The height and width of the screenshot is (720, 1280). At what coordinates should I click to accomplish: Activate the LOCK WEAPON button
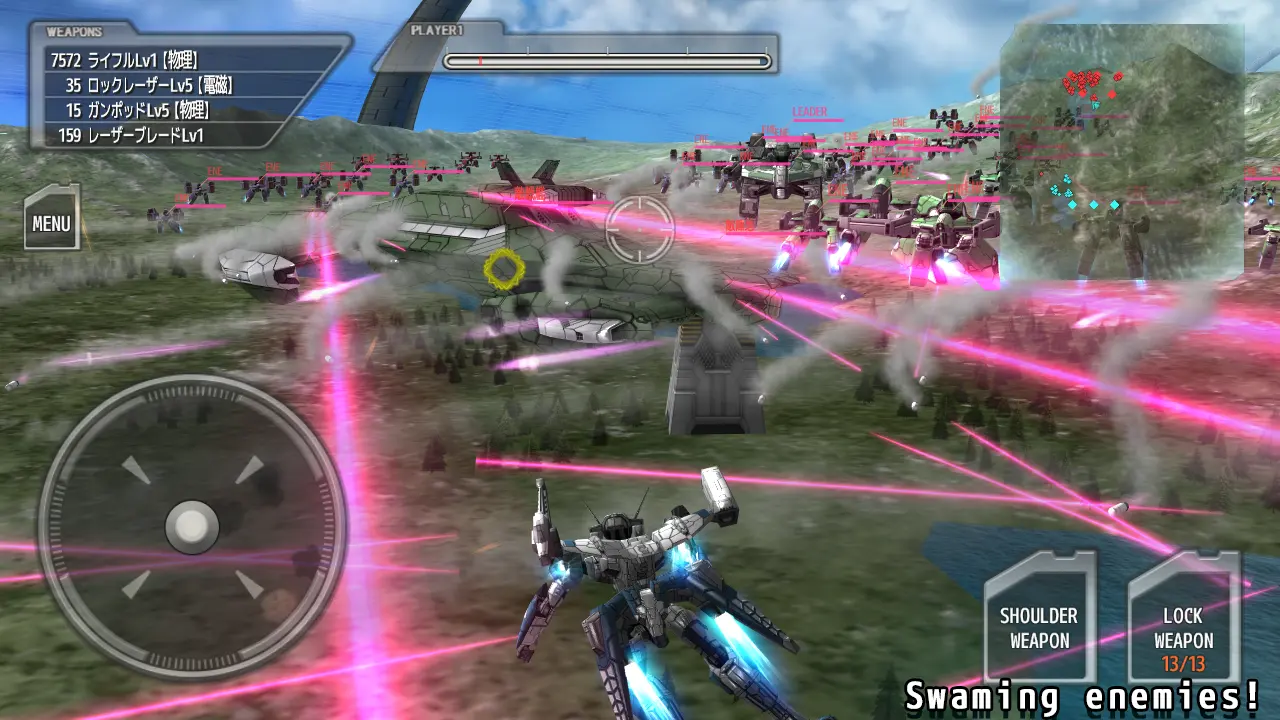(1184, 618)
